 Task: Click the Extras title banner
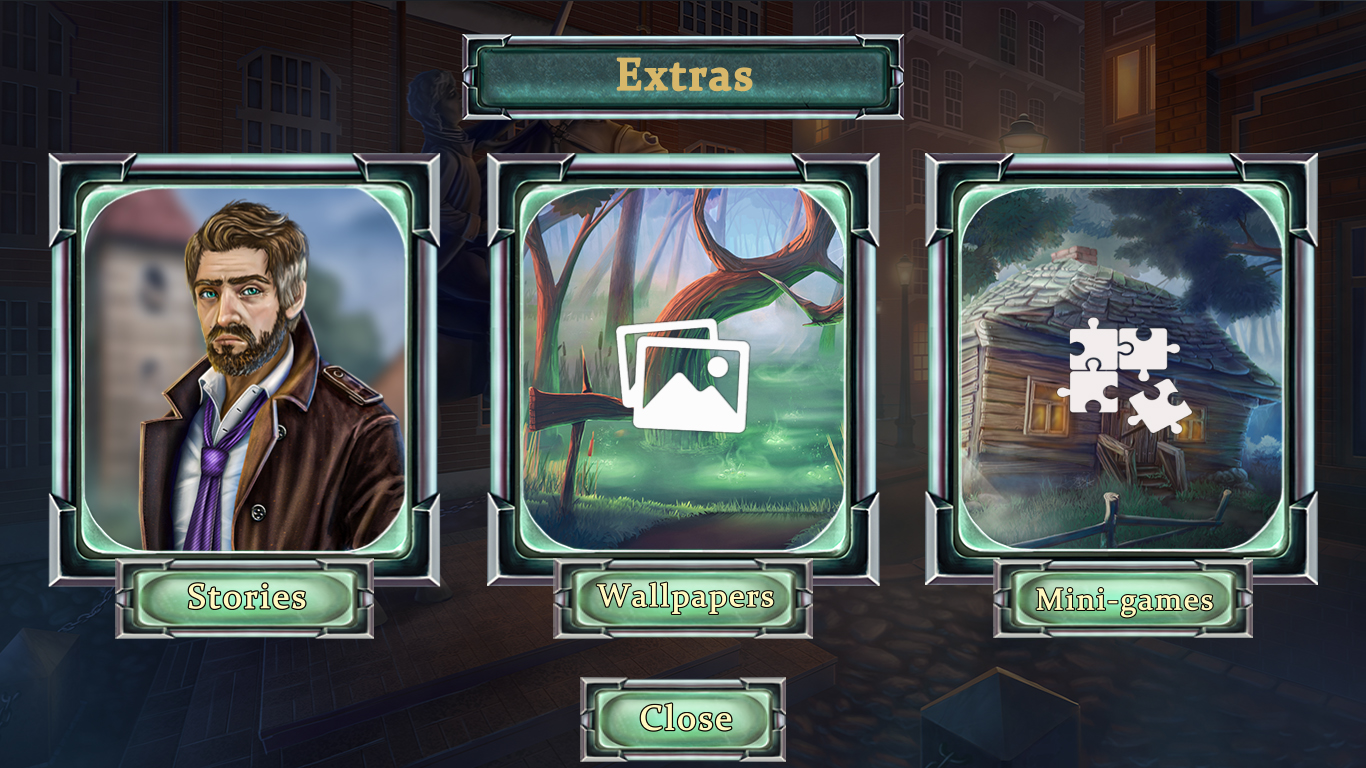[x=683, y=73]
